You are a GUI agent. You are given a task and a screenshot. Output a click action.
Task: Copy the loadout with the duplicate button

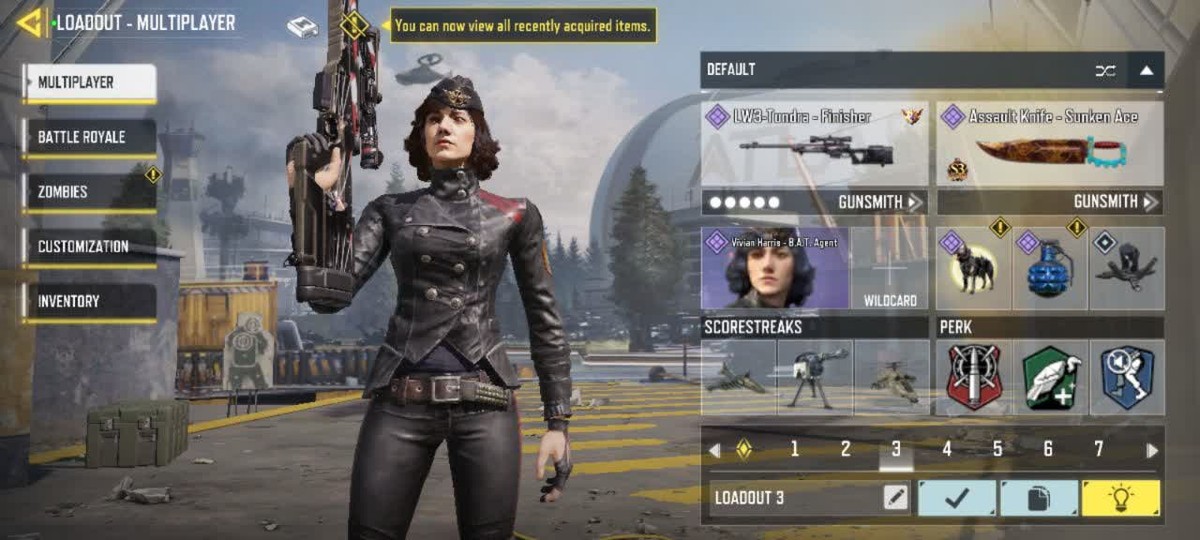click(1038, 498)
